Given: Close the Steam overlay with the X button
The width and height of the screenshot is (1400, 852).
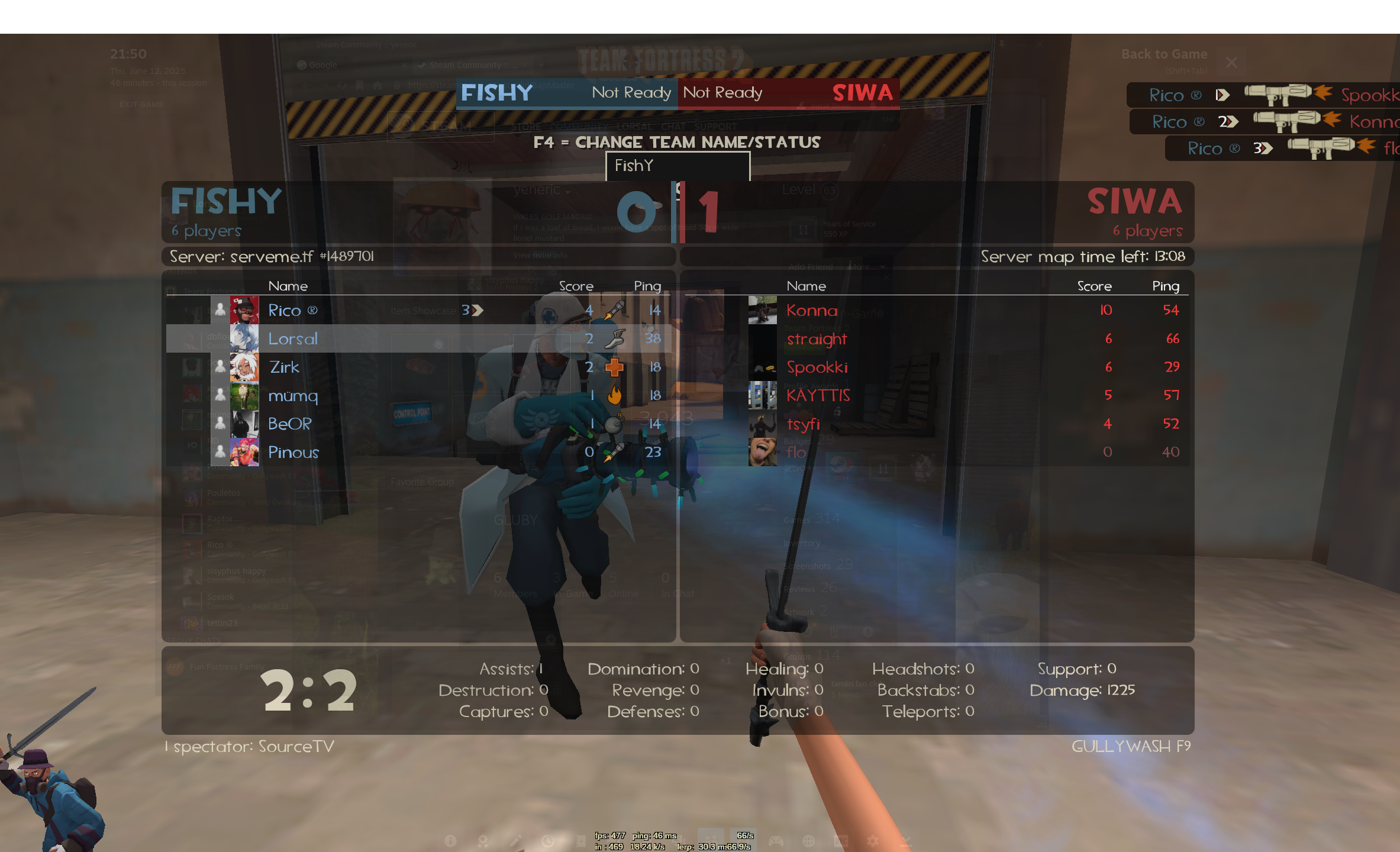Looking at the screenshot, I should pos(1231,62).
